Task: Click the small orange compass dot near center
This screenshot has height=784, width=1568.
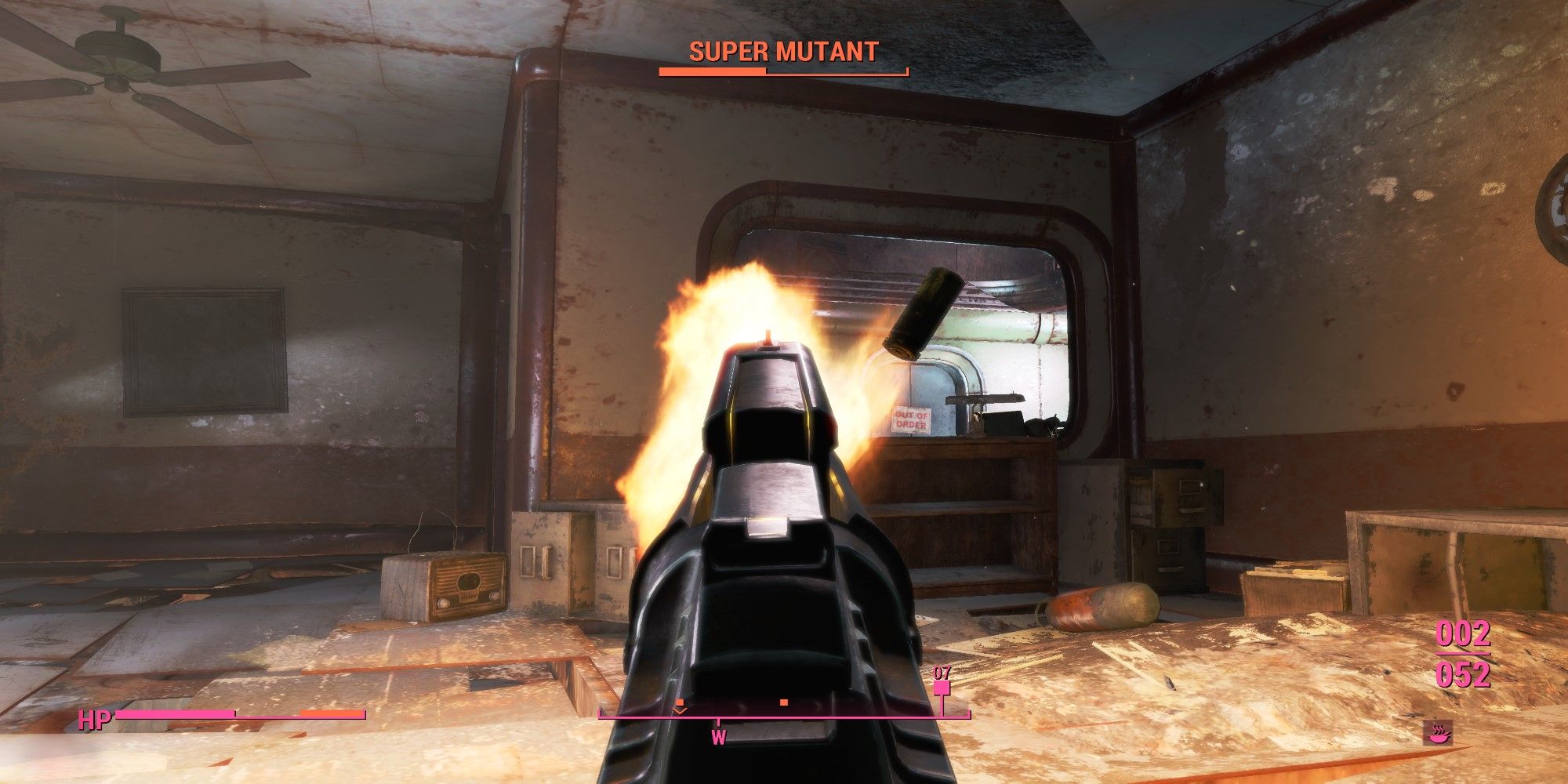Action: point(782,703)
